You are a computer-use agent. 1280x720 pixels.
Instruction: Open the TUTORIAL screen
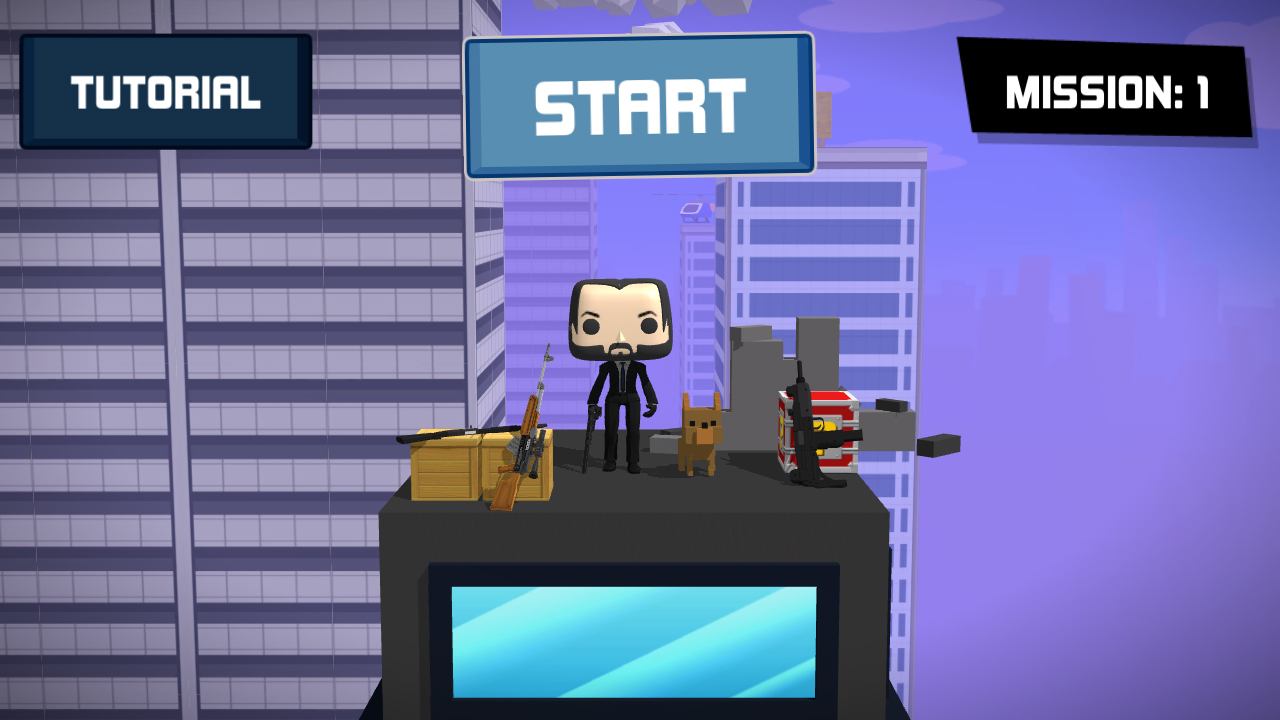[166, 91]
